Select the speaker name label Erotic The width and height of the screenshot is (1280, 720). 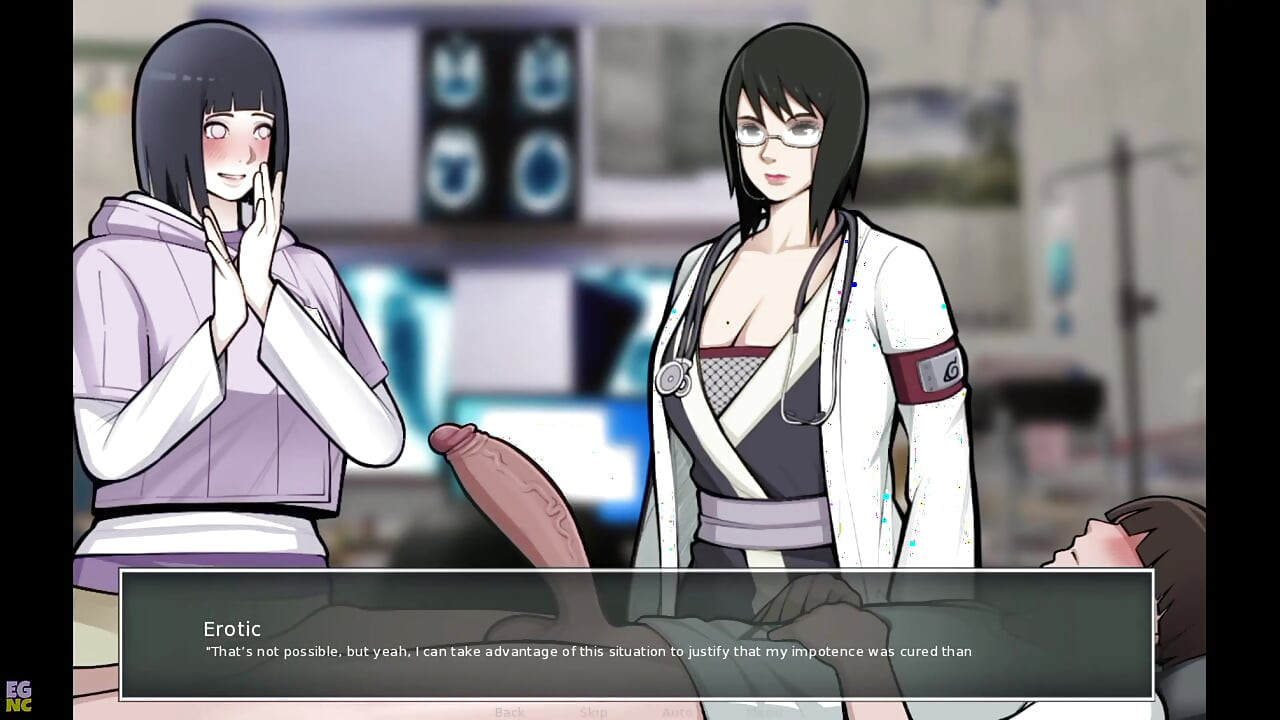coord(232,629)
